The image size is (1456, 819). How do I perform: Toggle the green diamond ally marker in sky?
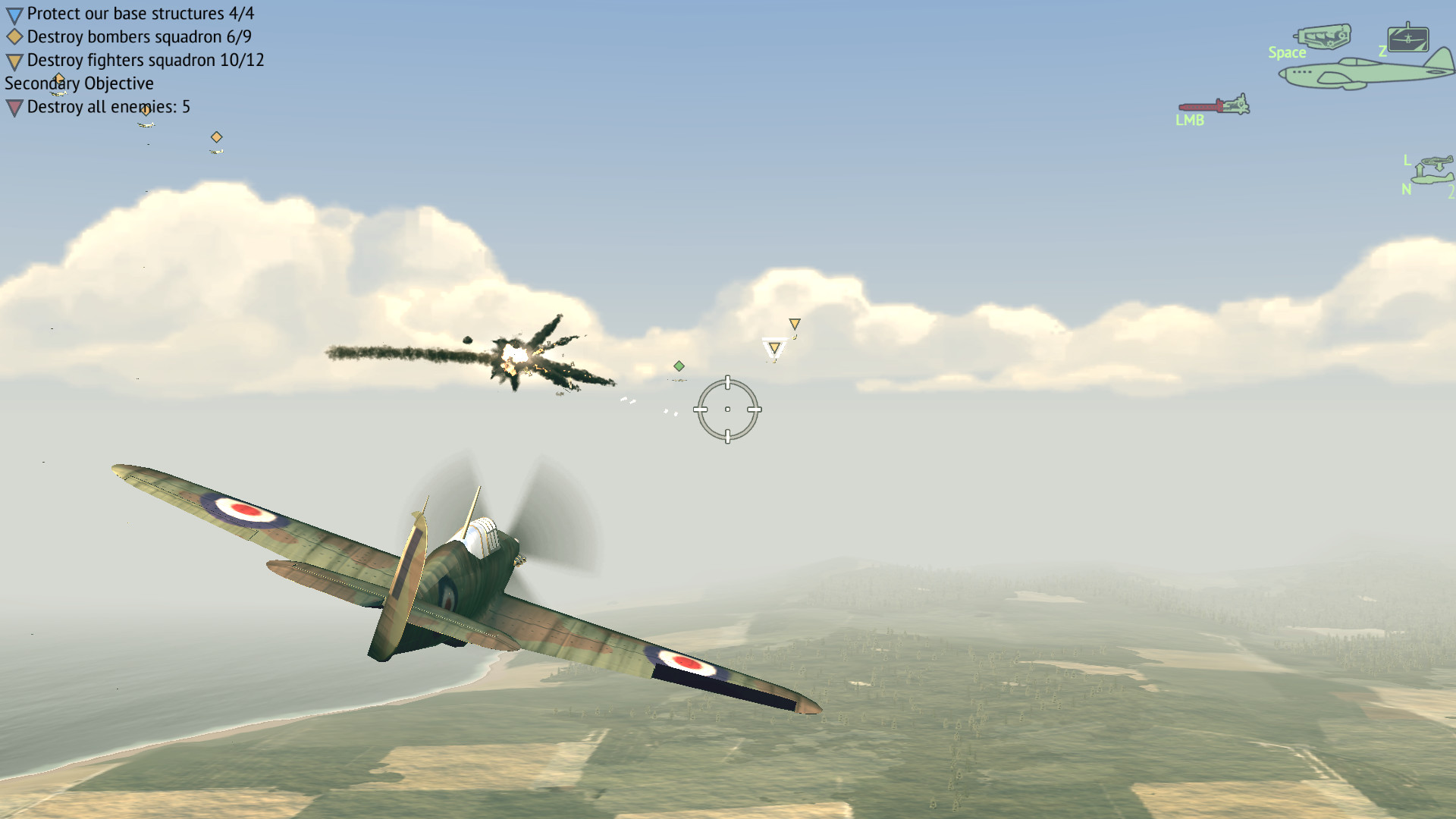[x=679, y=365]
